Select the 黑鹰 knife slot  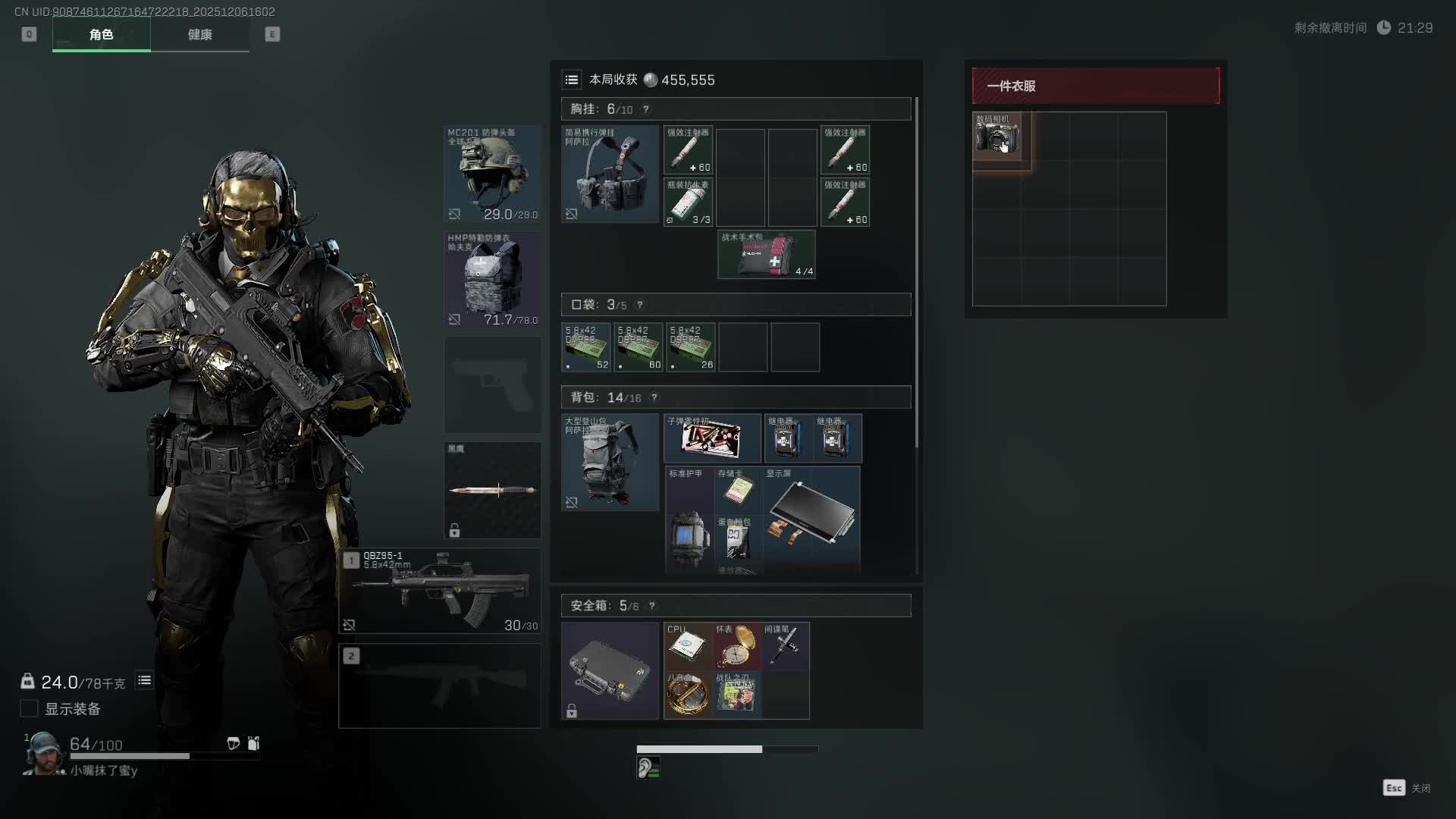492,490
